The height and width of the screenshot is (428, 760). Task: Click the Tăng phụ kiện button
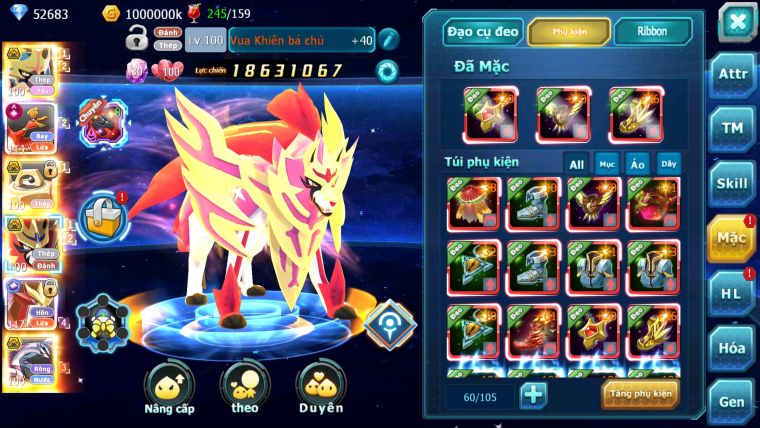click(x=639, y=394)
